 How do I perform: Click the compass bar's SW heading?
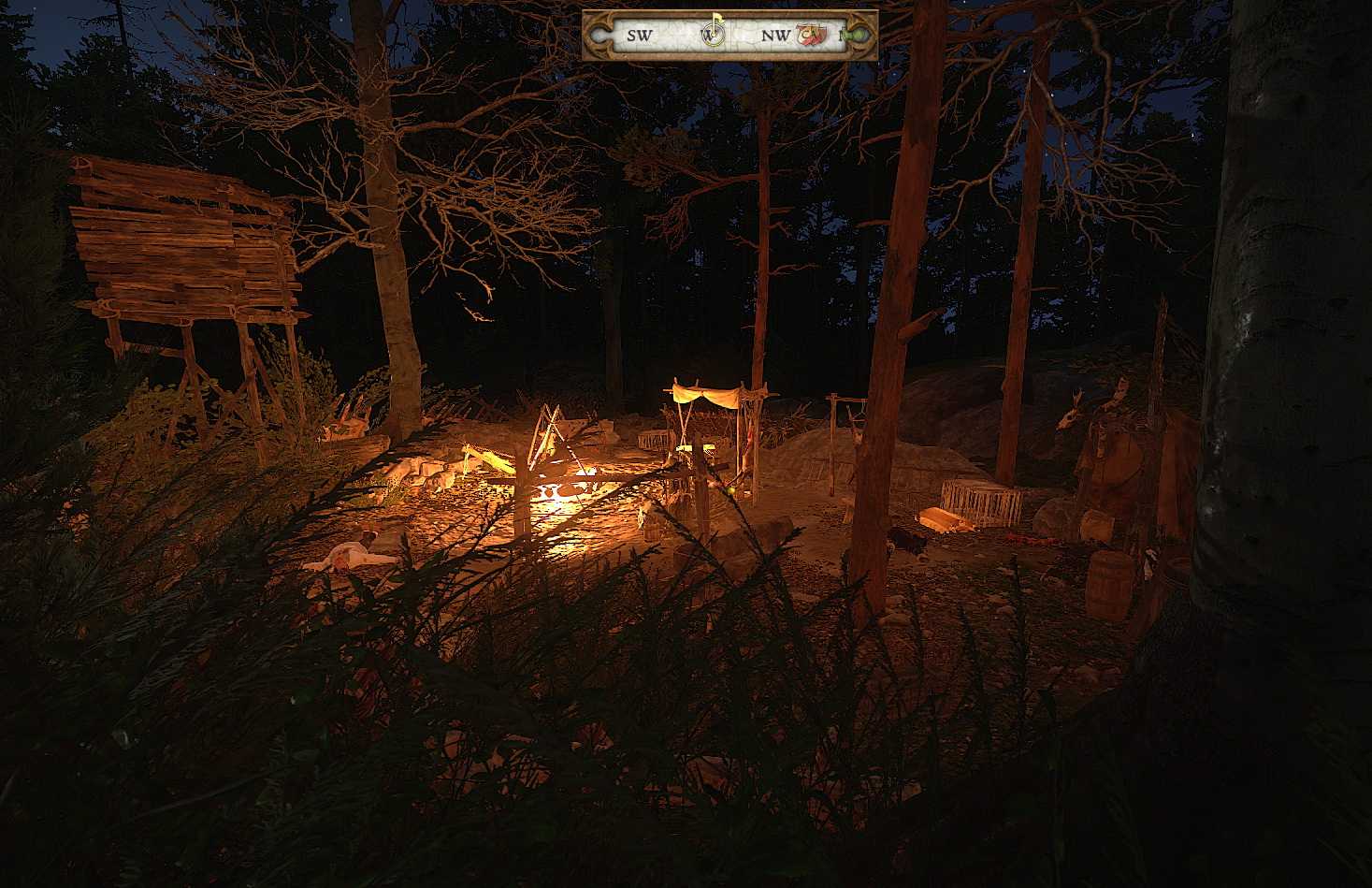coord(639,36)
